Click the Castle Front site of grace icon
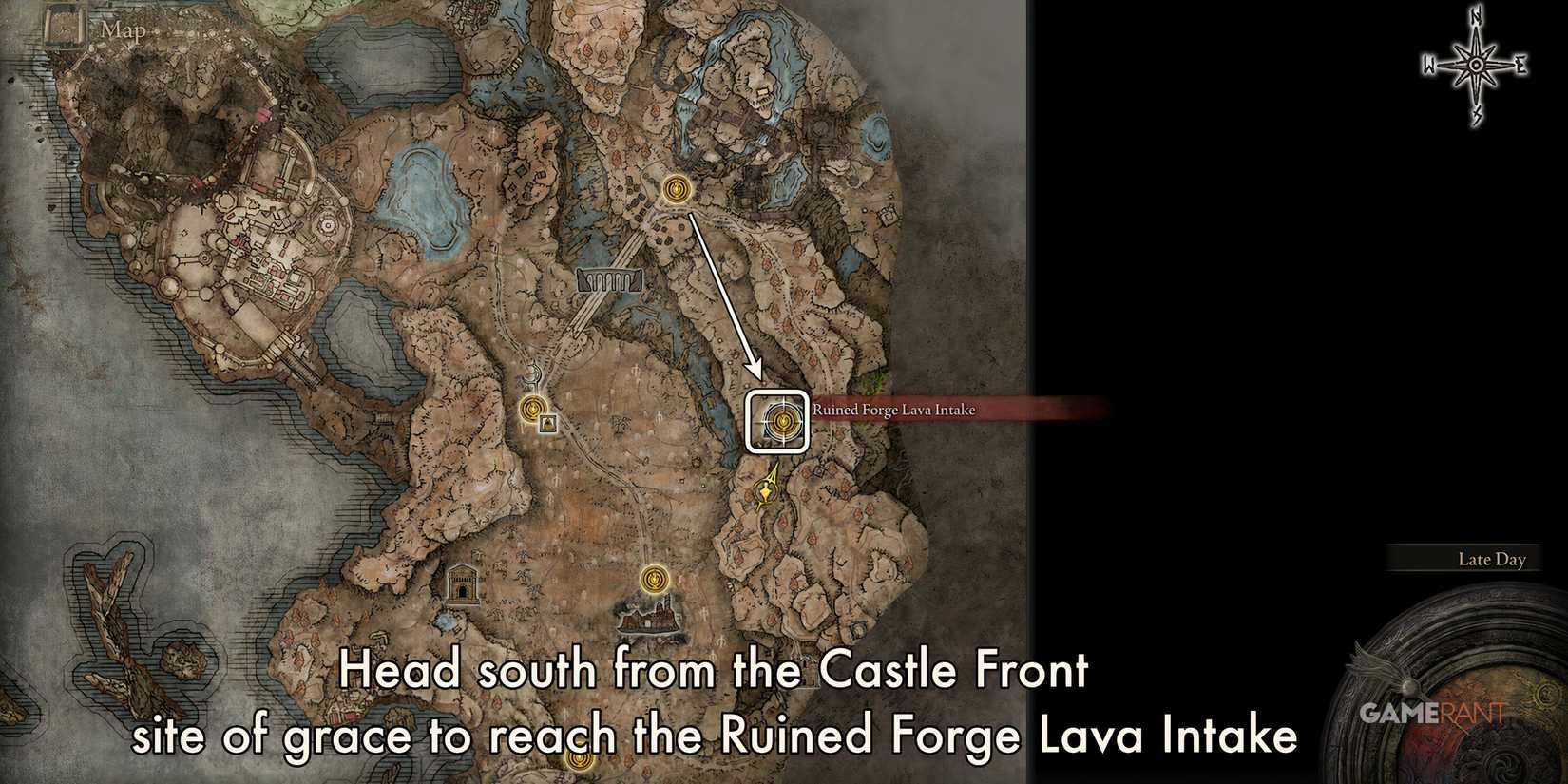The width and height of the screenshot is (1568, 784). click(x=677, y=190)
